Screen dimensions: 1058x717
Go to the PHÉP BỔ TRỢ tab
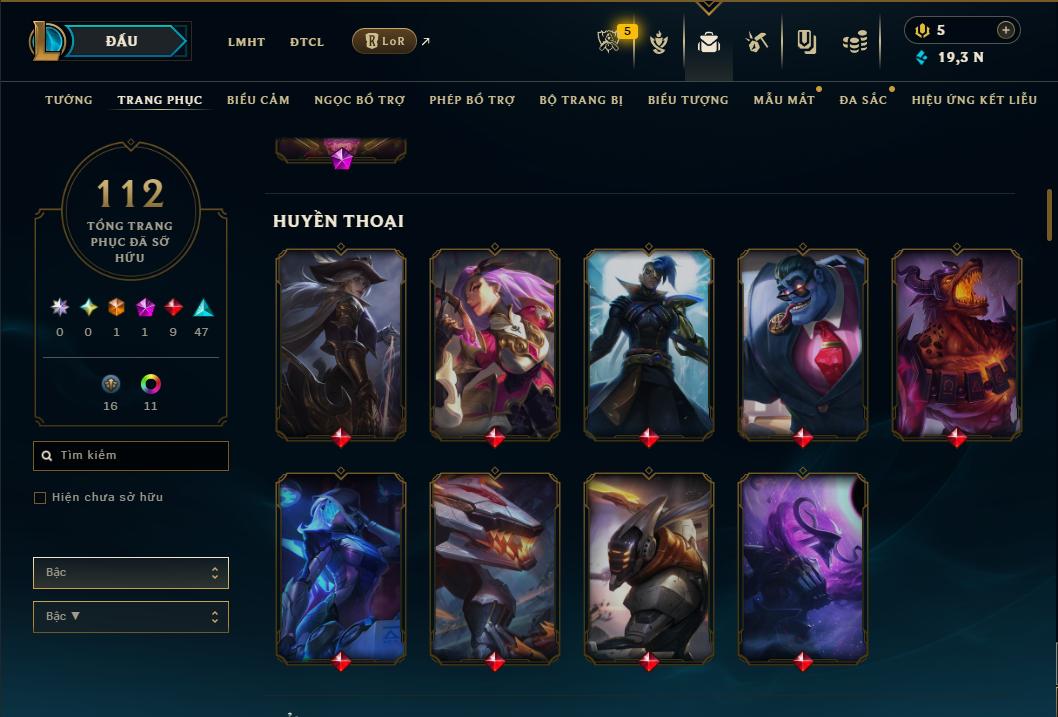pos(472,100)
